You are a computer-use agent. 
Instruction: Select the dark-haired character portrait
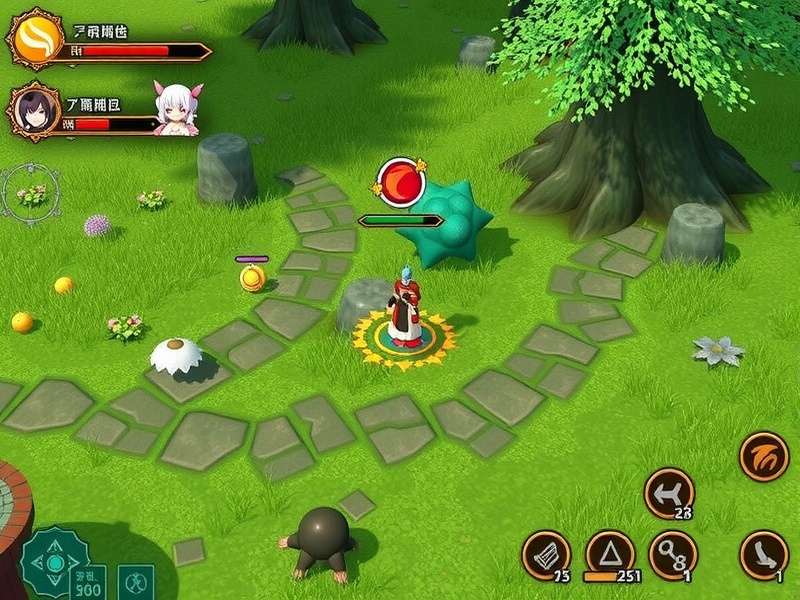tap(34, 109)
